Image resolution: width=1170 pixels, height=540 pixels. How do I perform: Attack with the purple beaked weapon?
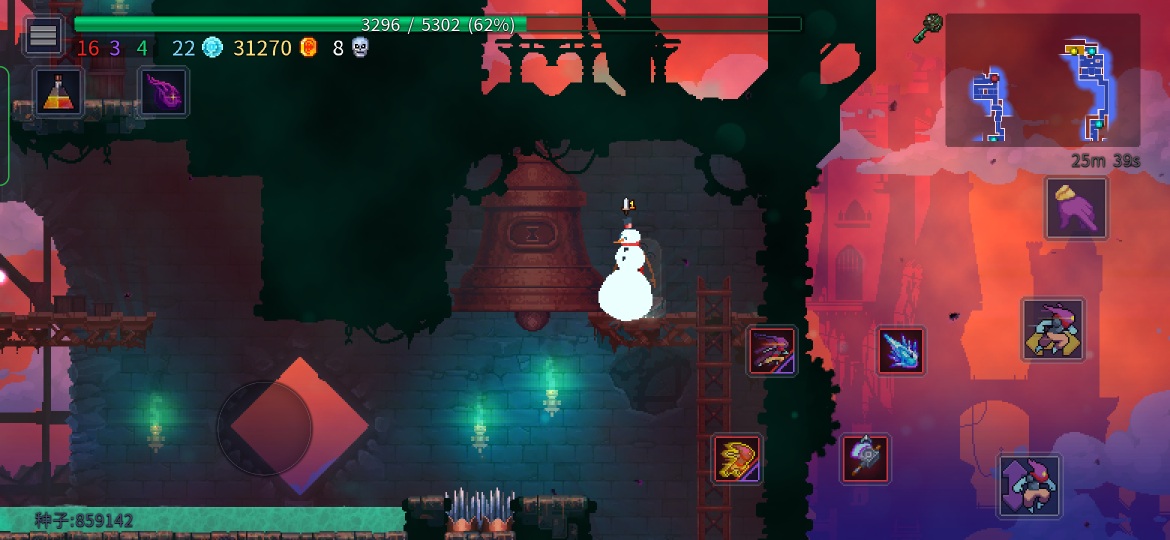772,351
